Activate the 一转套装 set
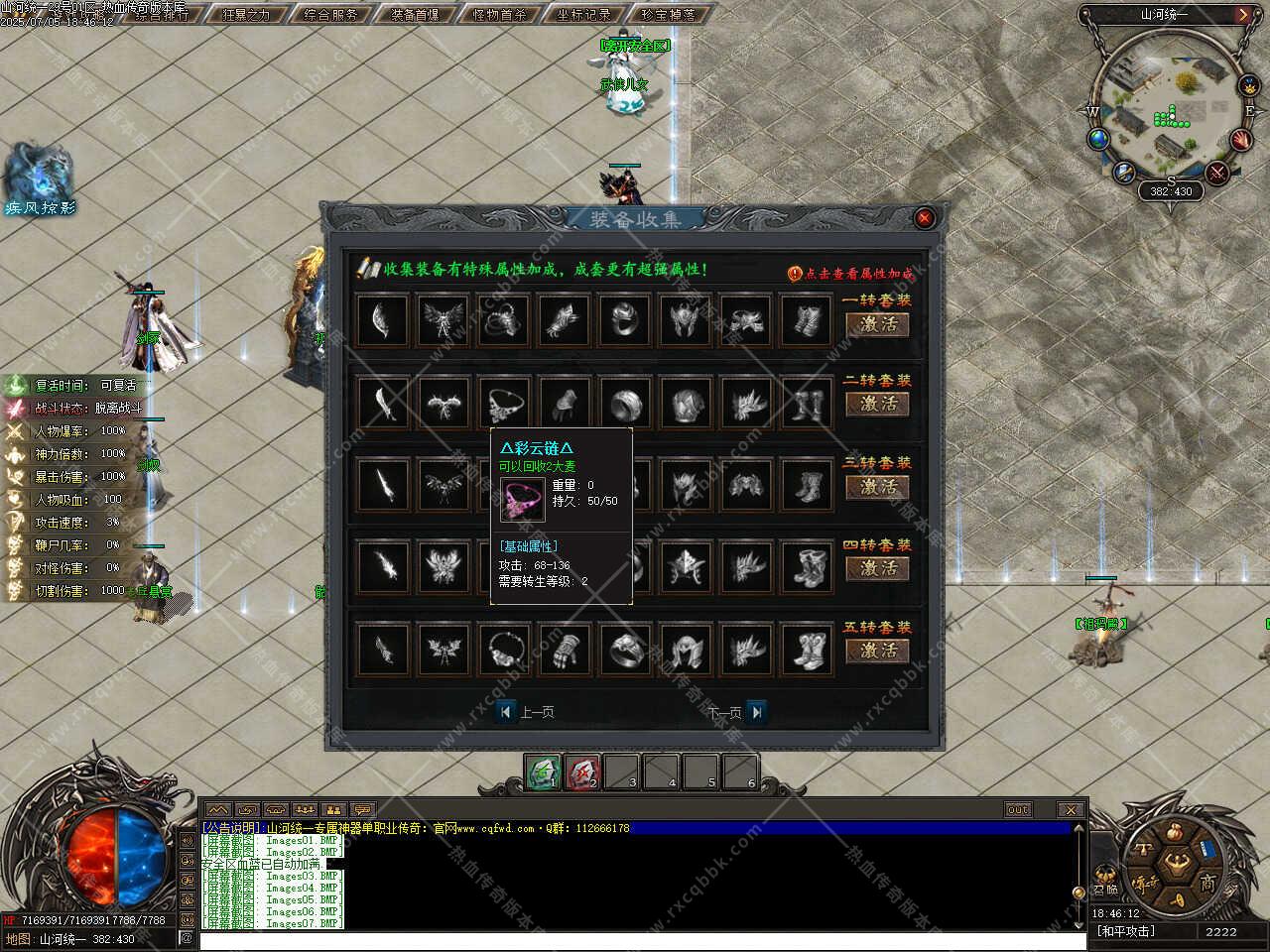The image size is (1270, 952). (877, 324)
